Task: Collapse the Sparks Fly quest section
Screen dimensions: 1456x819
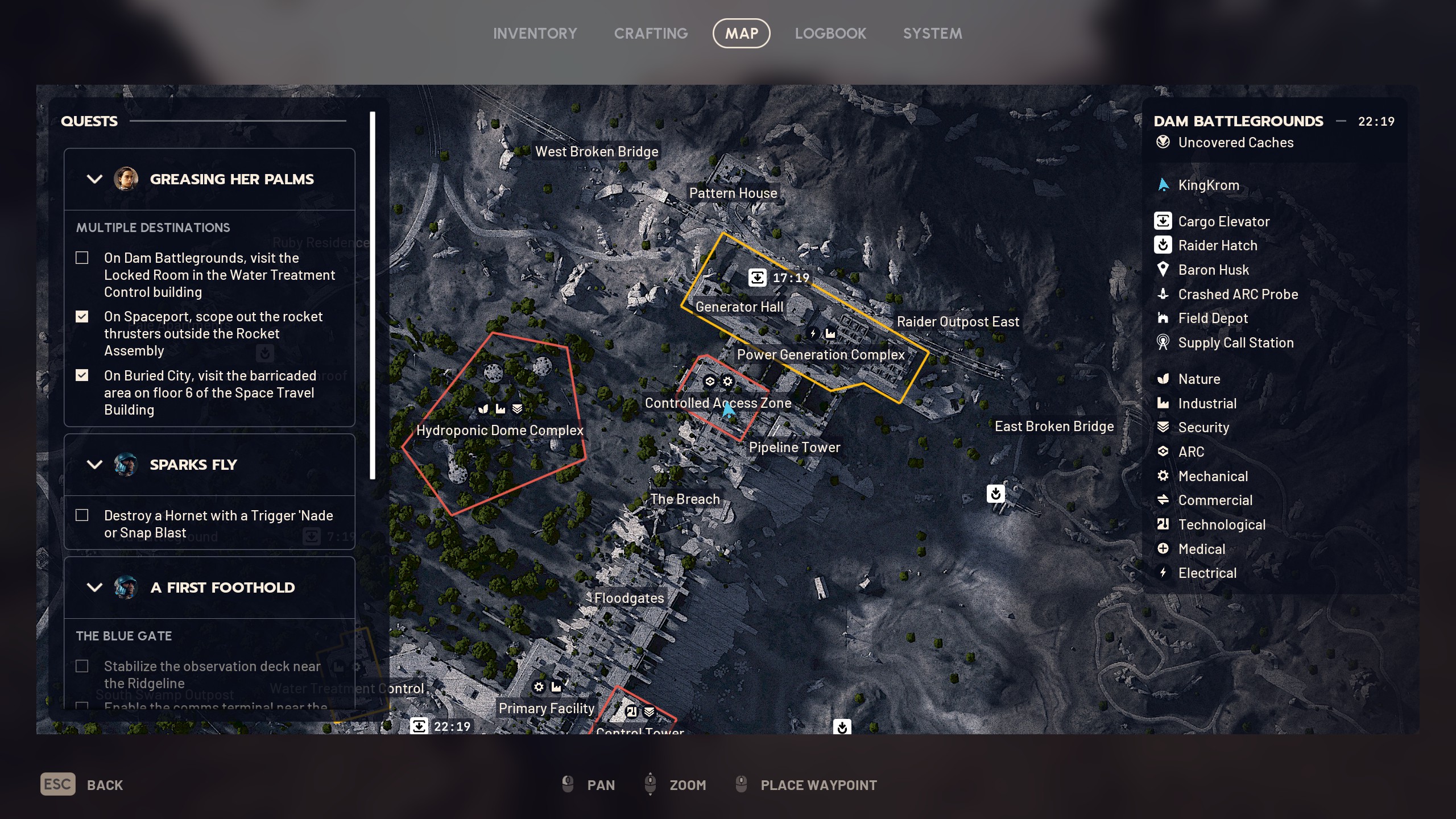Action: pyautogui.click(x=94, y=465)
